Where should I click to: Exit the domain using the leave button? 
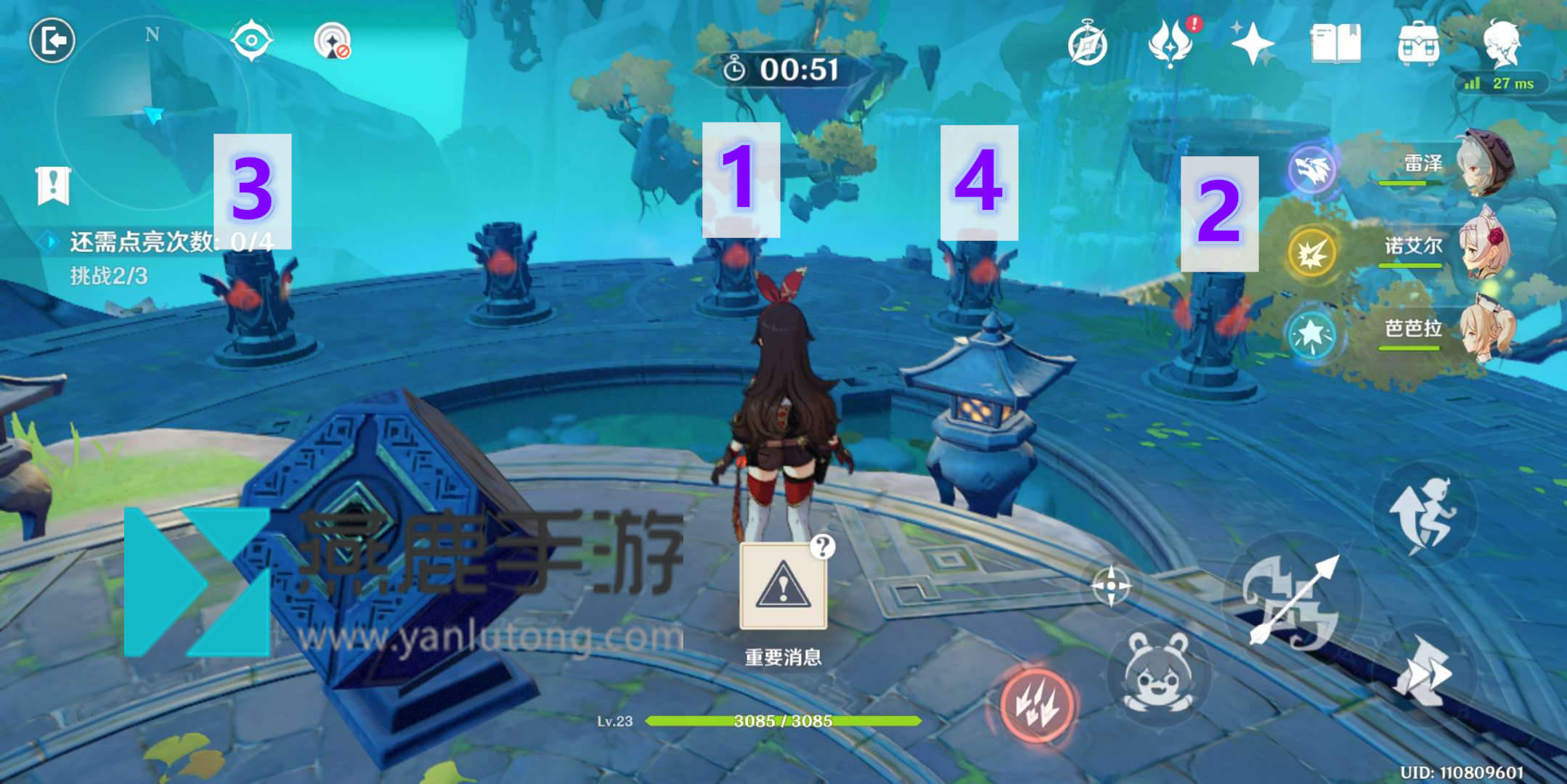click(x=52, y=40)
